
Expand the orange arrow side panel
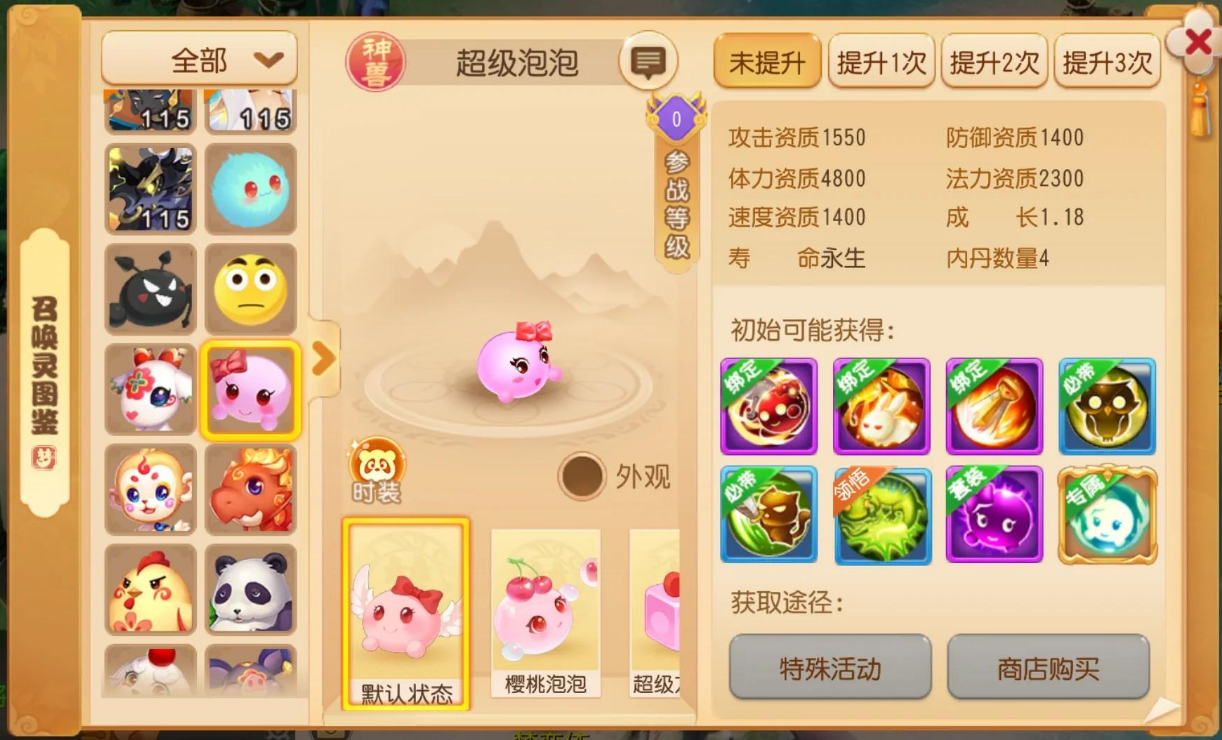(x=324, y=359)
